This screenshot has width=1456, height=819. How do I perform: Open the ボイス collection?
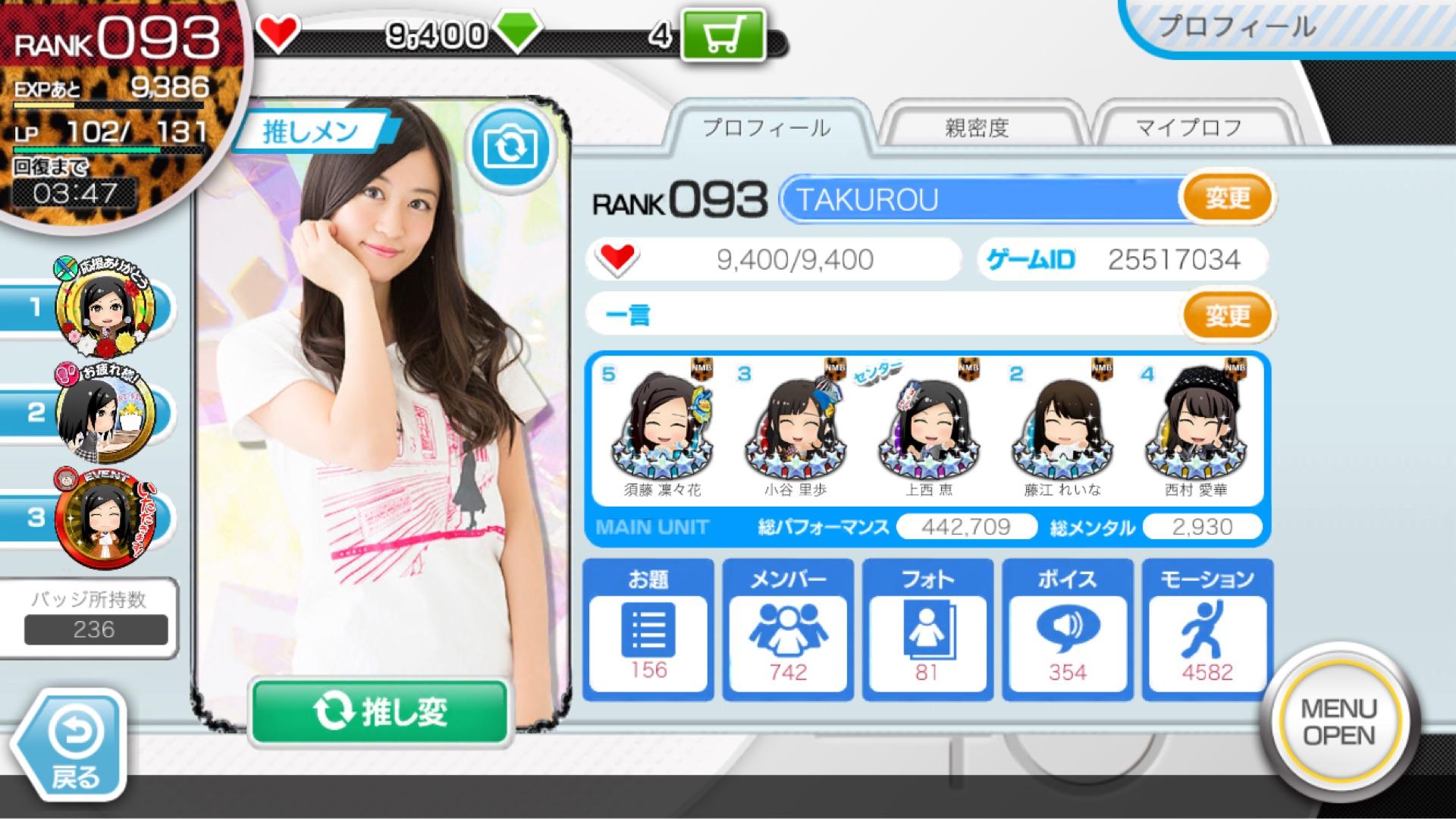1067,629
